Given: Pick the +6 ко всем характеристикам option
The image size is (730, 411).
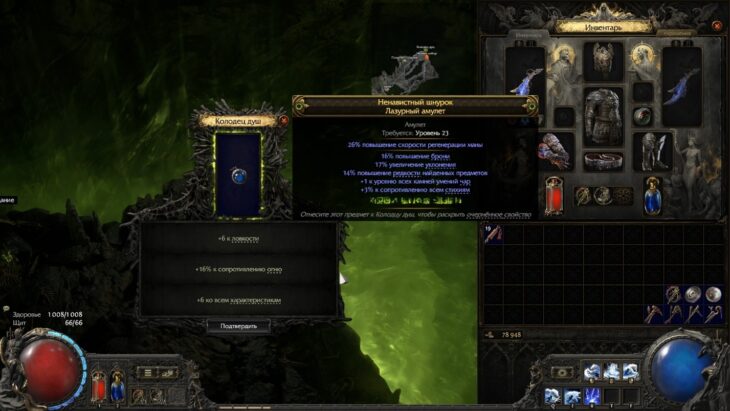Looking at the screenshot, I should [x=238, y=299].
